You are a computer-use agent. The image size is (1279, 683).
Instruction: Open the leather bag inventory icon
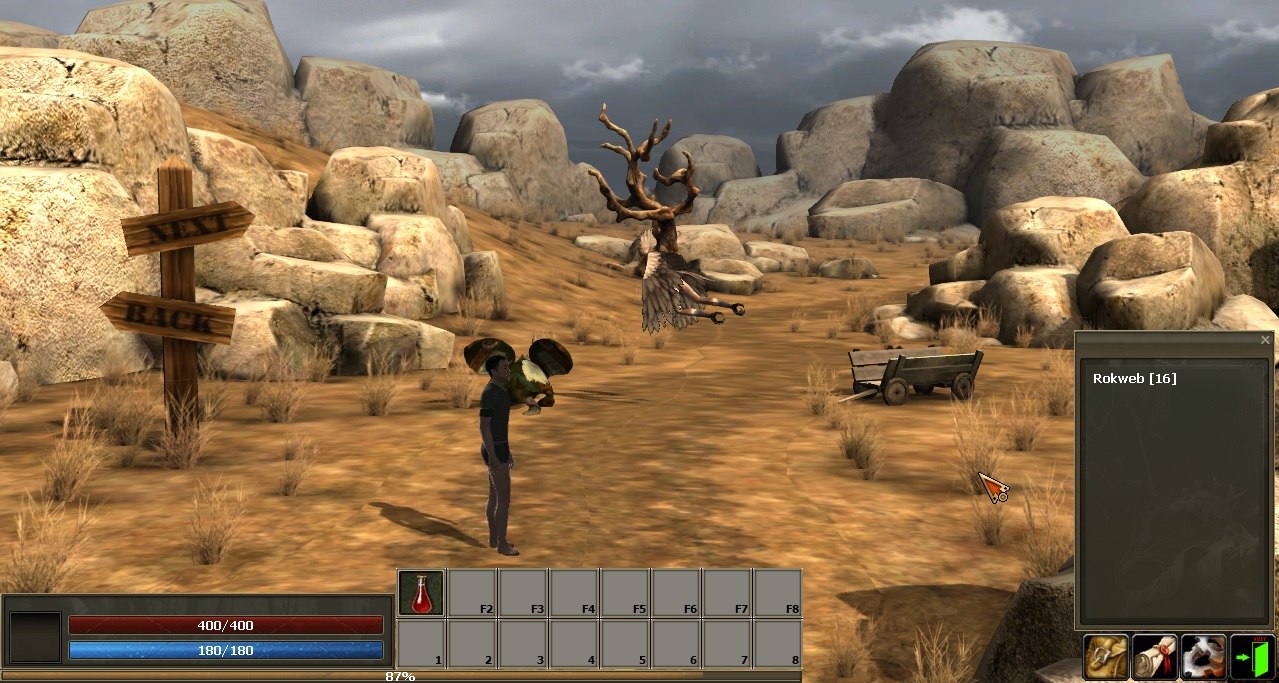[1106, 657]
